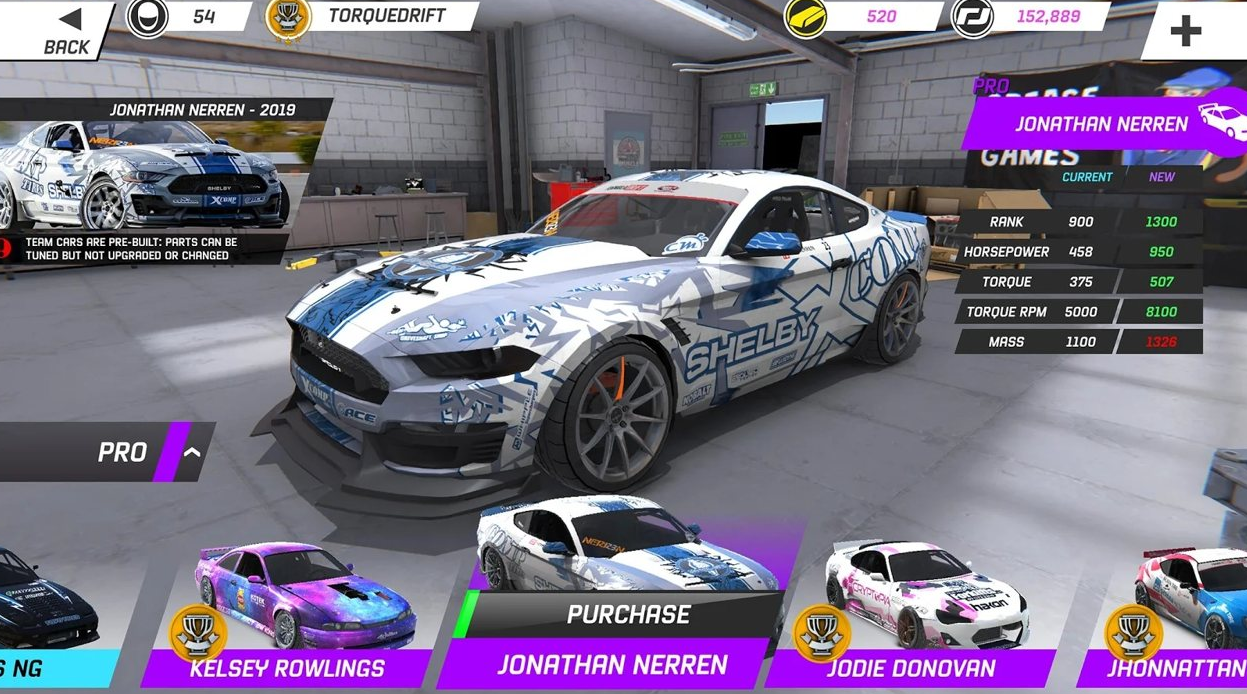The height and width of the screenshot is (694, 1247).
Task: Click the credits balance showing 152,889
Action: pos(1030,17)
